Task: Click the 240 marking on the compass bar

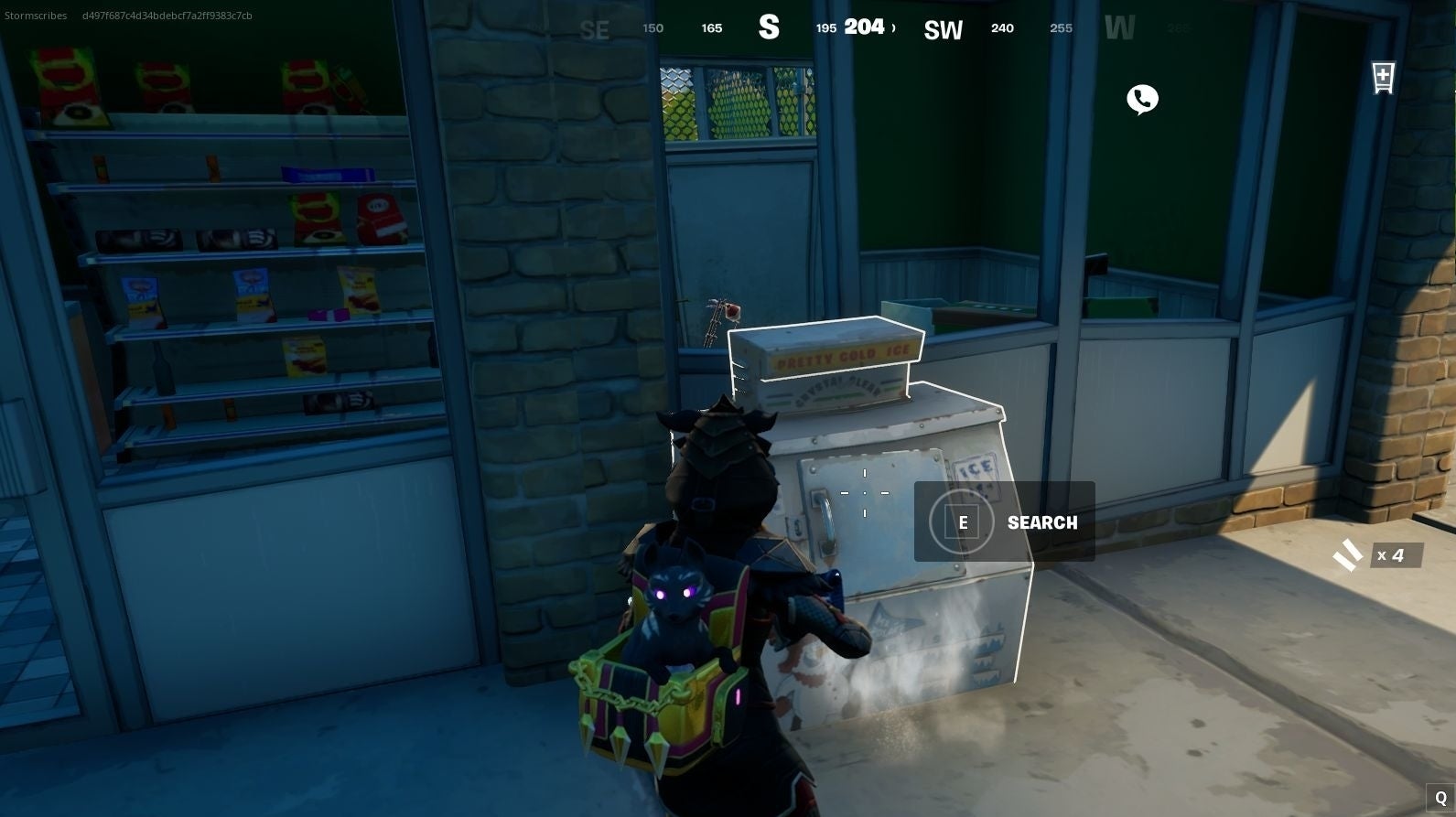Action: [1002, 27]
